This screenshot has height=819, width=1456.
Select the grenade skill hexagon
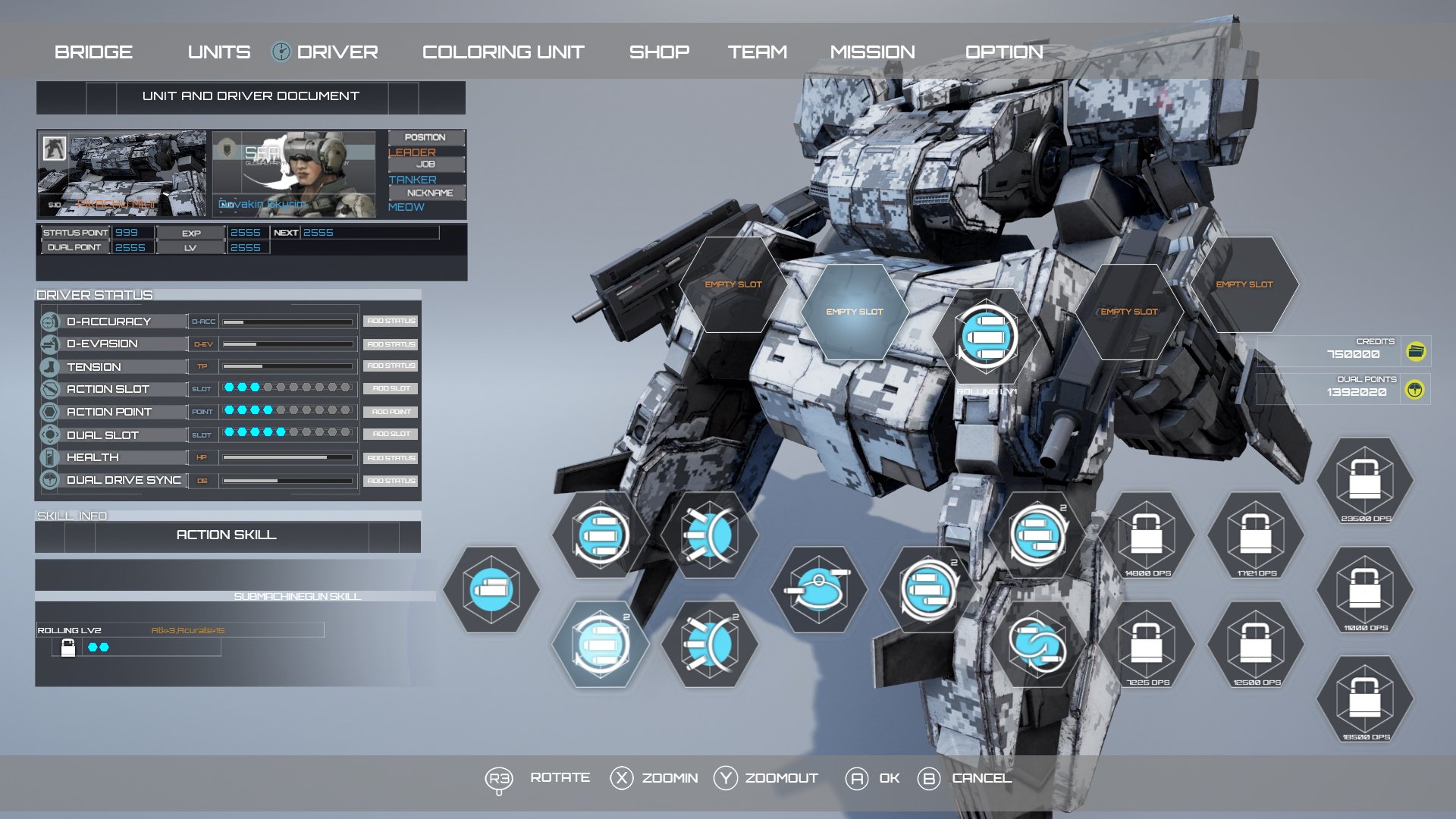(819, 591)
